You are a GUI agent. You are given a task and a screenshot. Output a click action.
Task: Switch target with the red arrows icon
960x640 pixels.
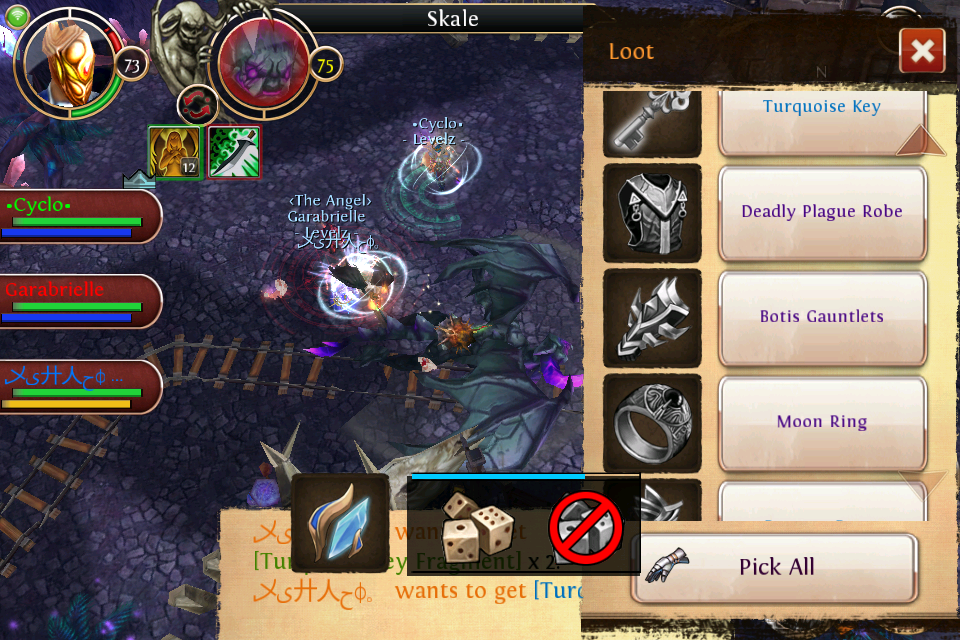(198, 106)
